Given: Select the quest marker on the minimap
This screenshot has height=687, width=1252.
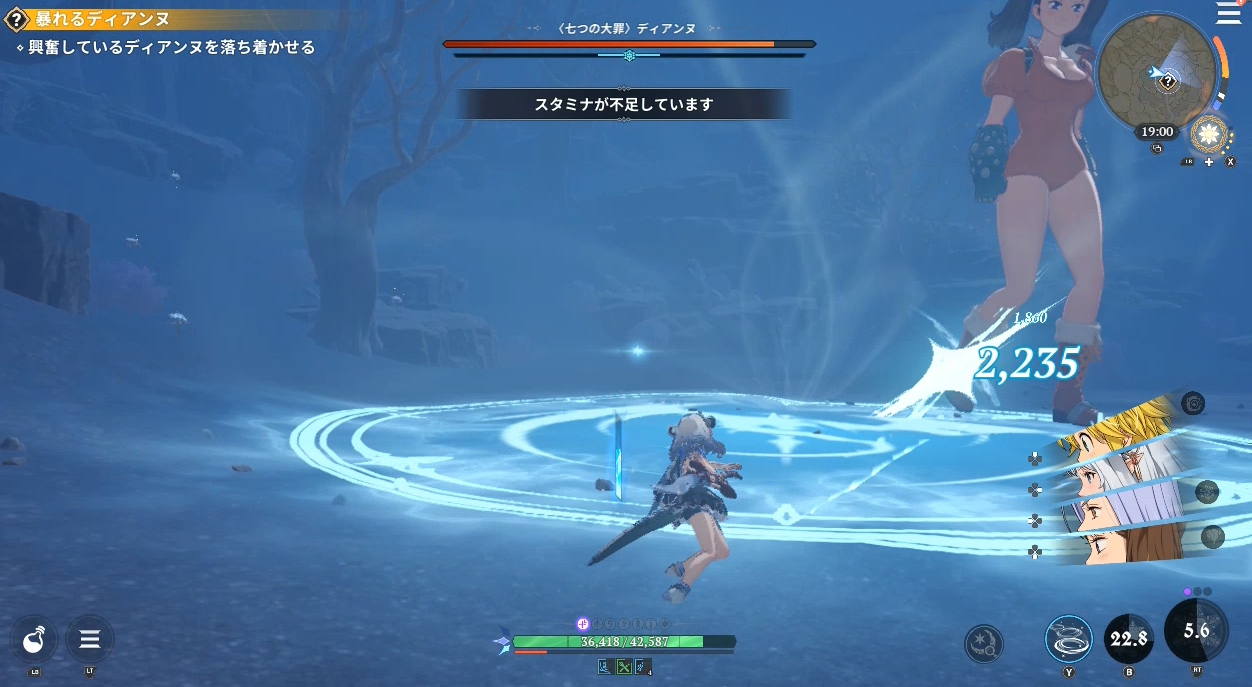Looking at the screenshot, I should click(x=1166, y=81).
